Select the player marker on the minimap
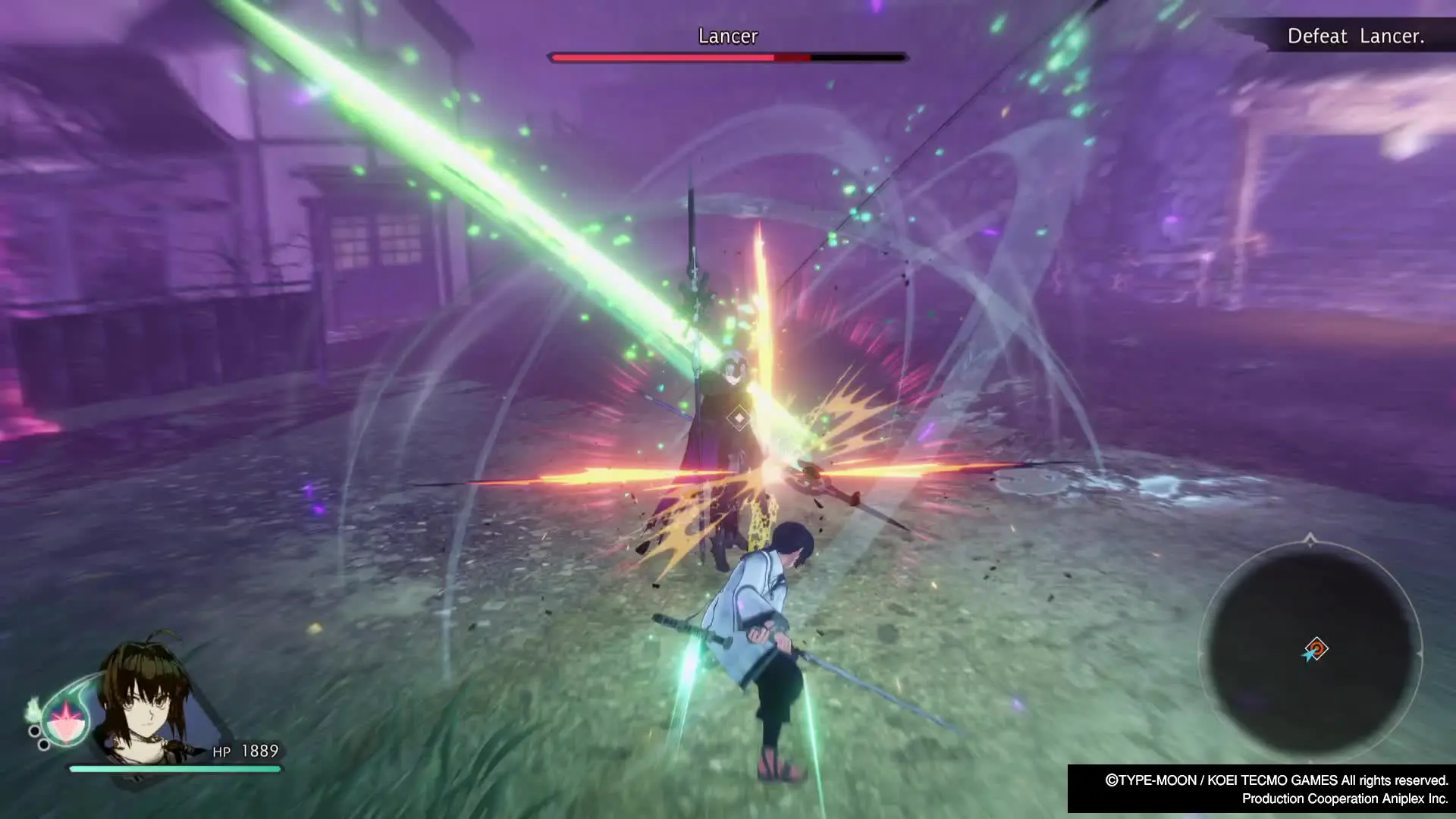Image resolution: width=1456 pixels, height=819 pixels. tap(1315, 650)
